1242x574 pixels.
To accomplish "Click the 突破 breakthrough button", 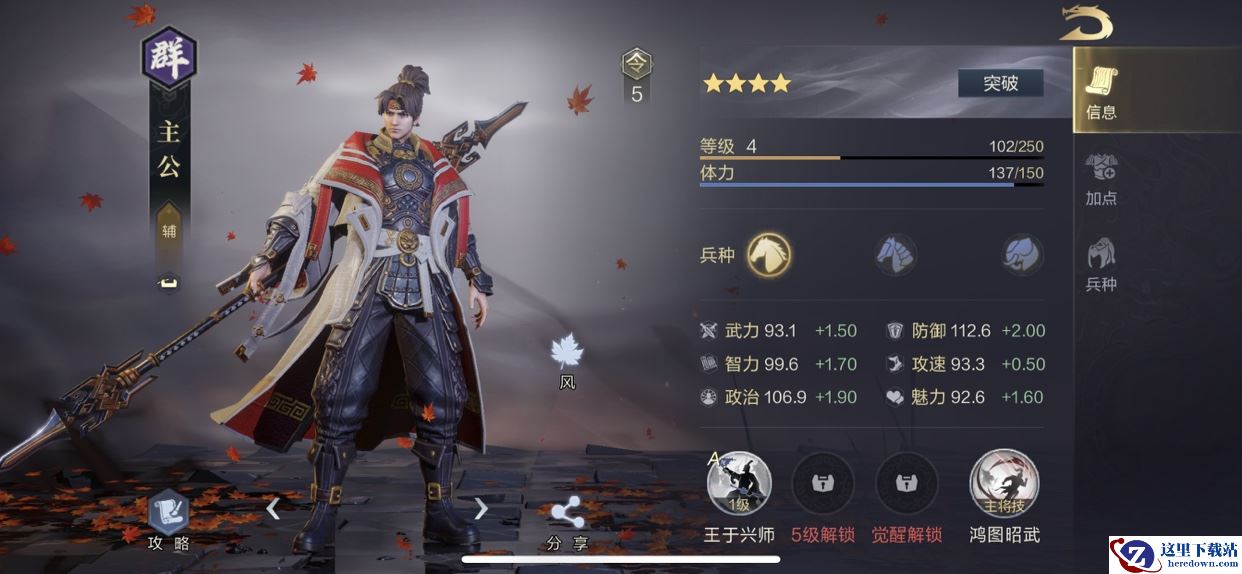I will 1000,83.
